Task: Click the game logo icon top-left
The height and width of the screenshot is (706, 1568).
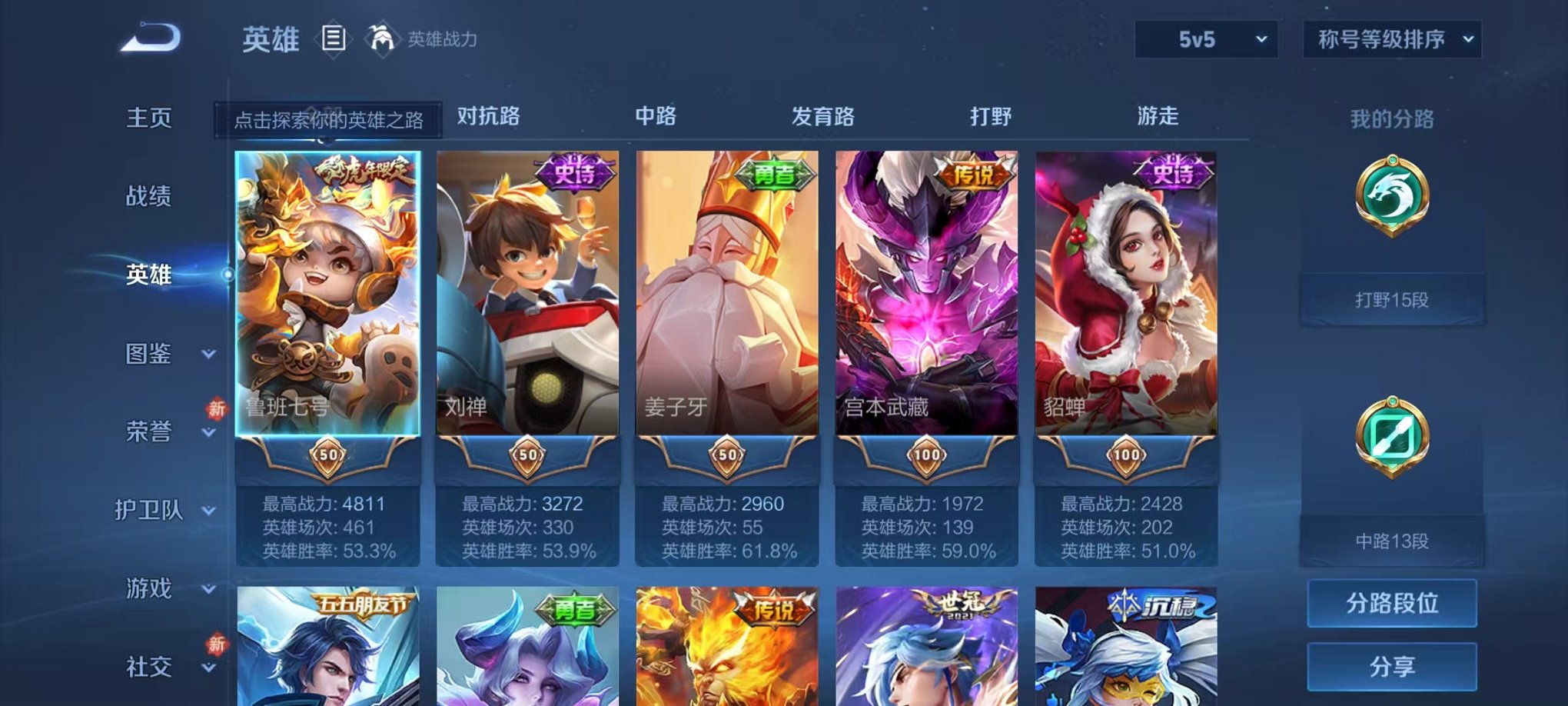Action: [151, 35]
